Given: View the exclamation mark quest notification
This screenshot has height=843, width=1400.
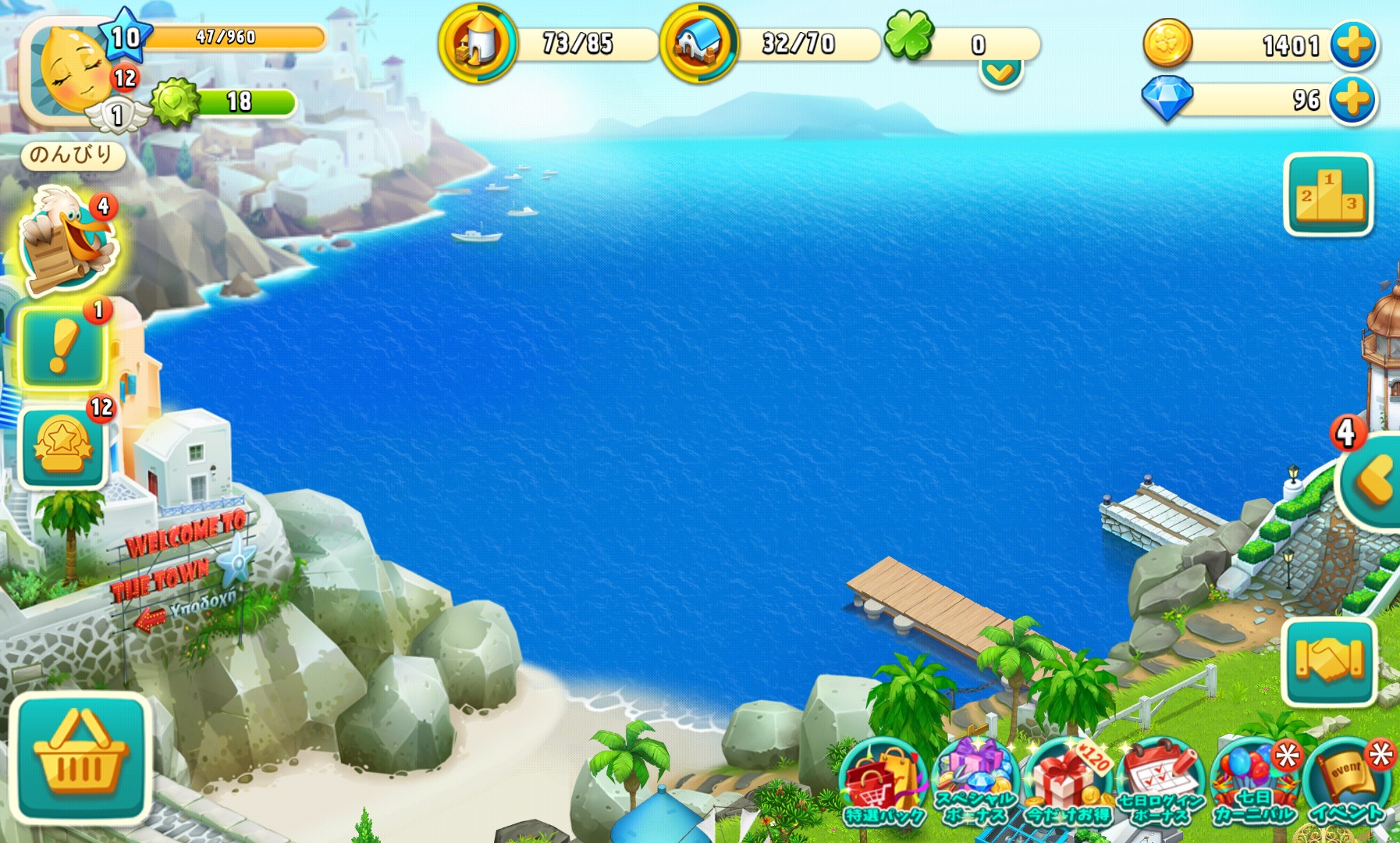Looking at the screenshot, I should (62, 348).
